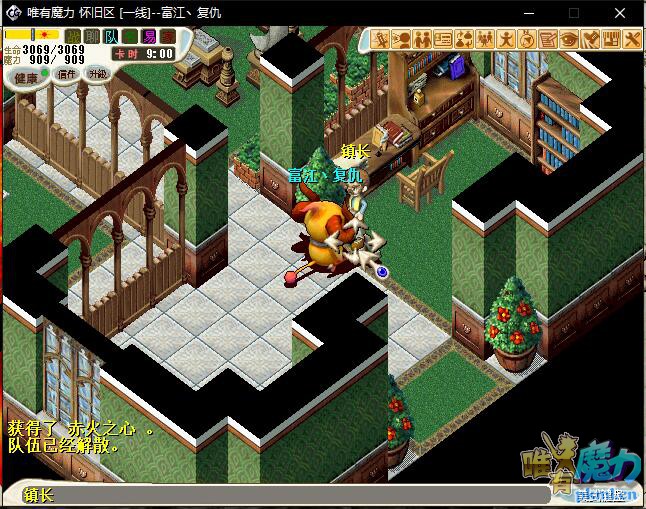Minimize the game window
This screenshot has width=646, height=509.
tap(528, 13)
